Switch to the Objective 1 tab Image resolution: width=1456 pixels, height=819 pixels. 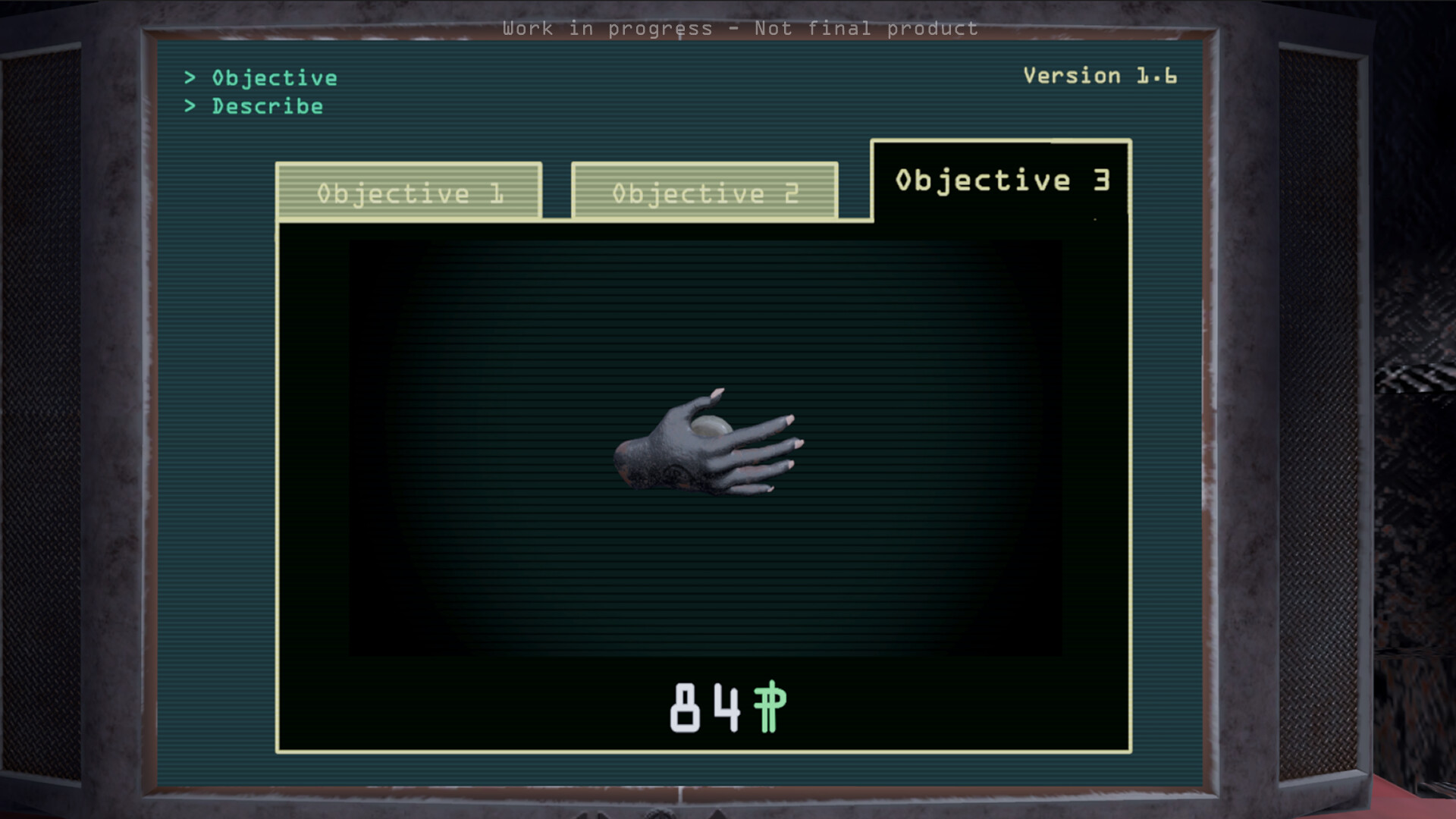click(x=409, y=192)
